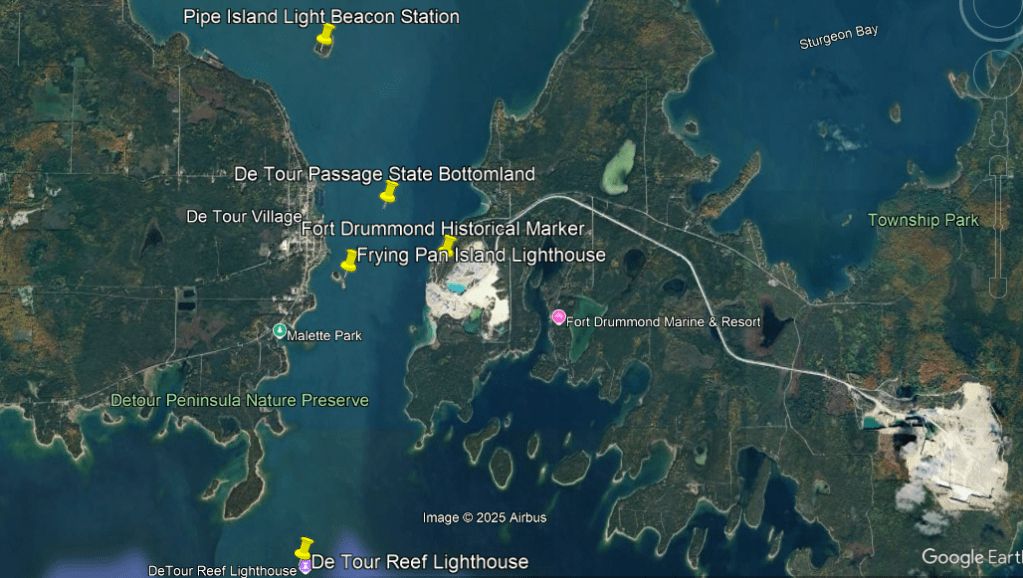
Task: Zoom in using the zoom slider's top button
Action: pos(997,165)
